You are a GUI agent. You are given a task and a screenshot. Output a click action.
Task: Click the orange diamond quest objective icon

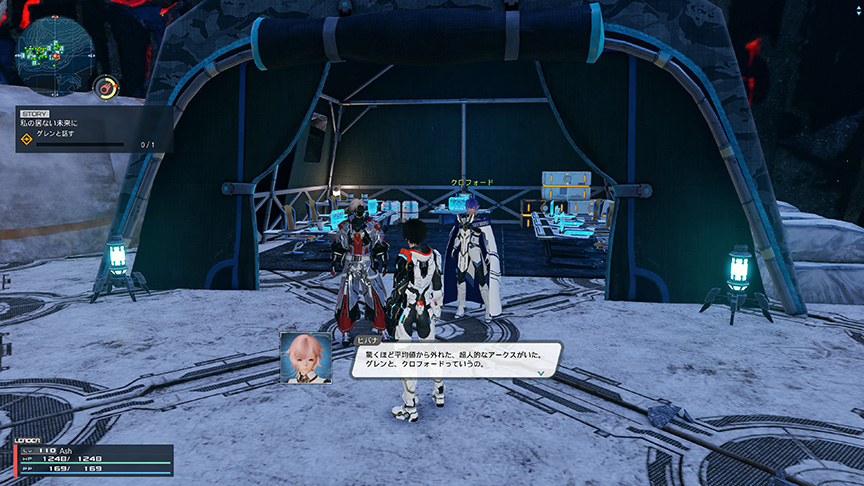pos(27,140)
